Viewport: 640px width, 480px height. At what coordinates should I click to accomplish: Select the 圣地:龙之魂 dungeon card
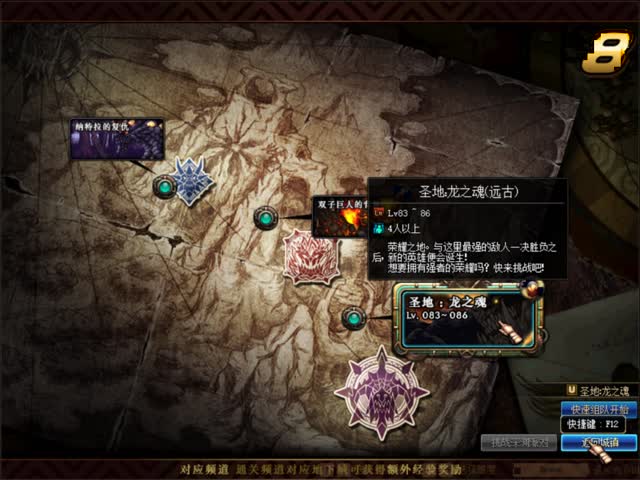(470, 318)
